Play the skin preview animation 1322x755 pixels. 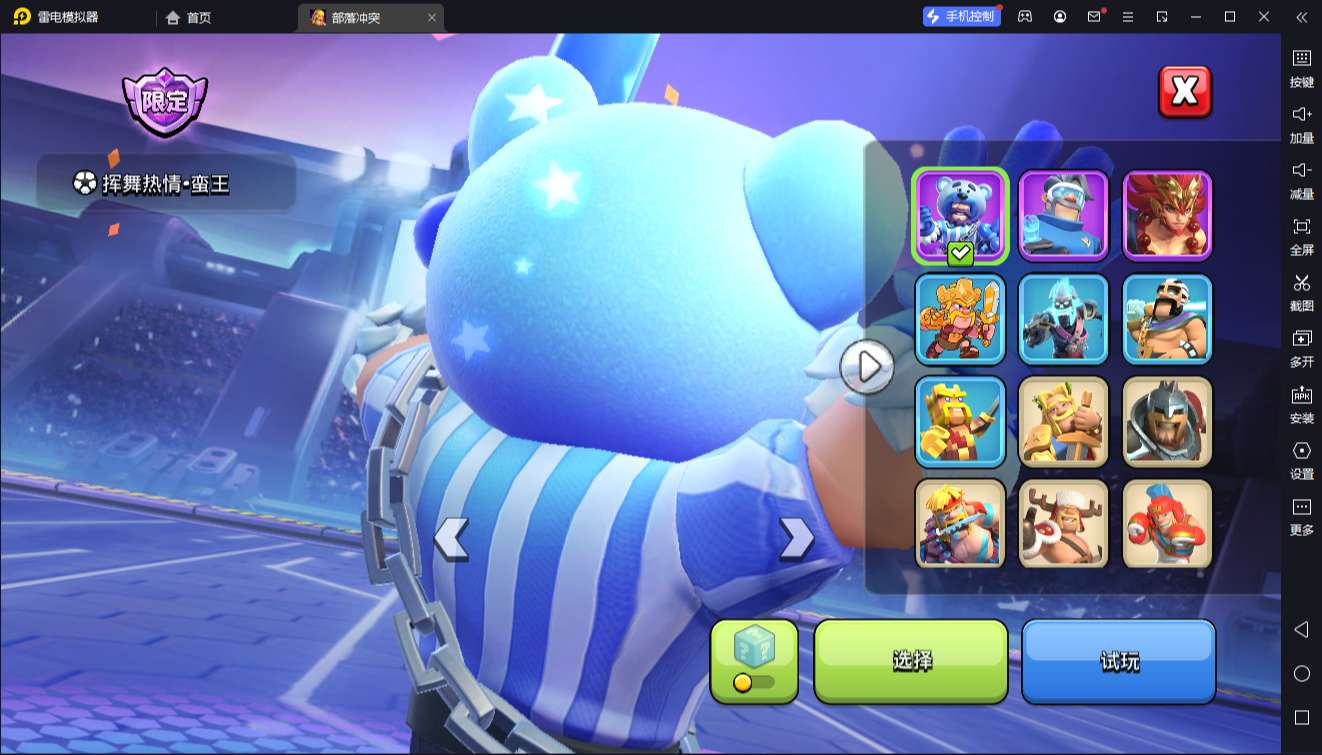tap(866, 367)
